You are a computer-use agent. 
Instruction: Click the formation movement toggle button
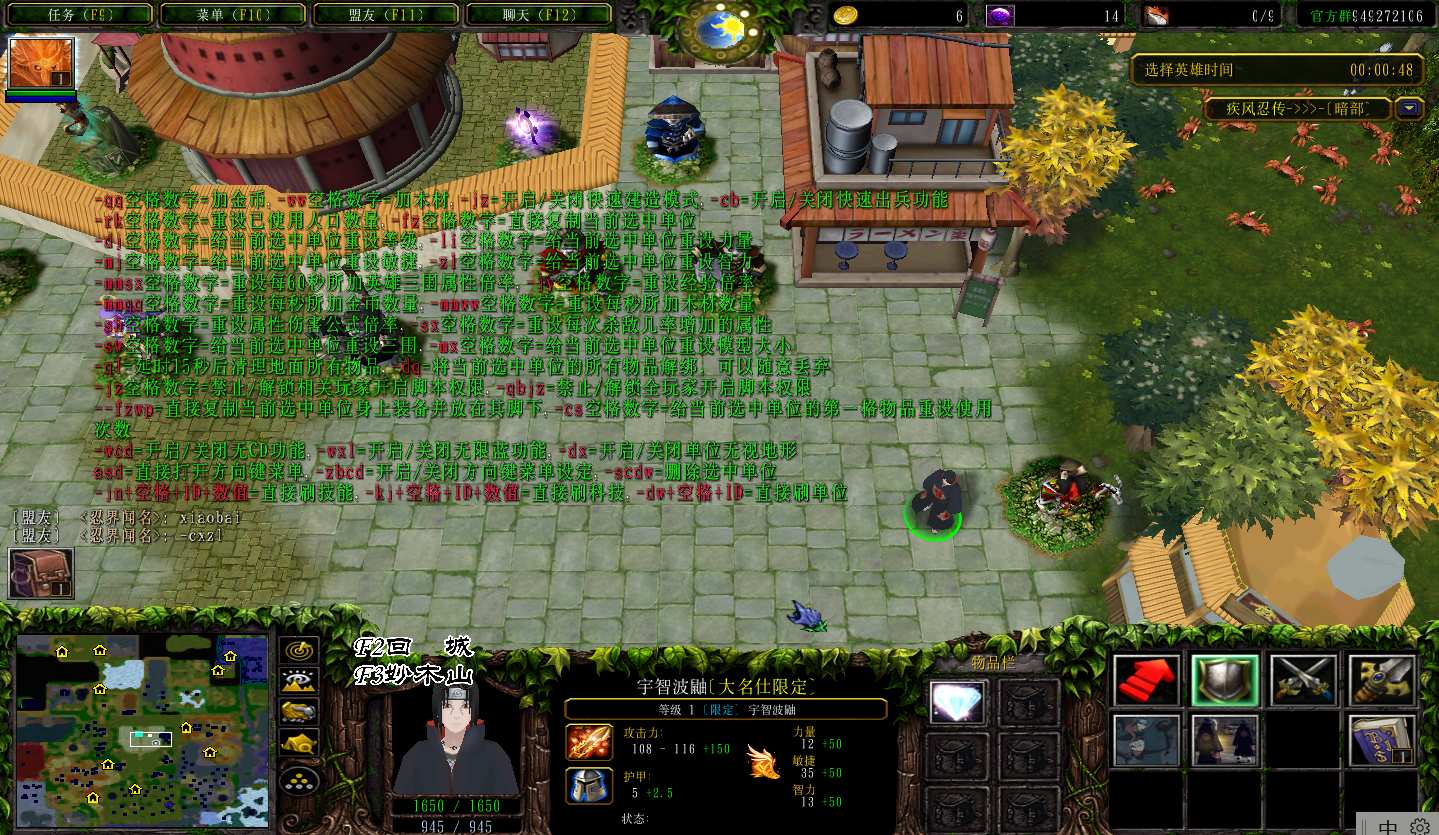click(299, 779)
